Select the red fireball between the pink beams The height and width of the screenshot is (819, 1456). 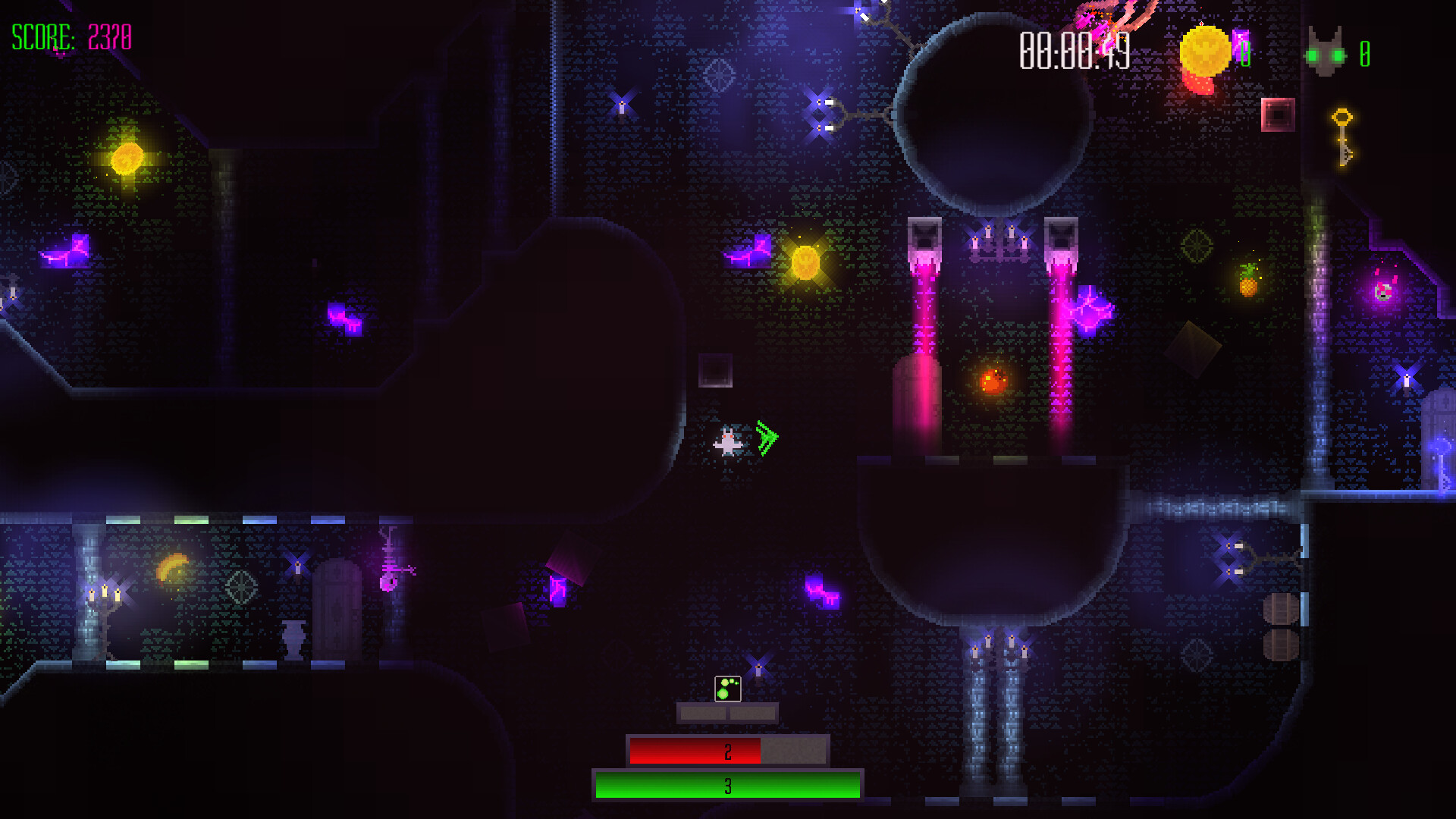[992, 379]
